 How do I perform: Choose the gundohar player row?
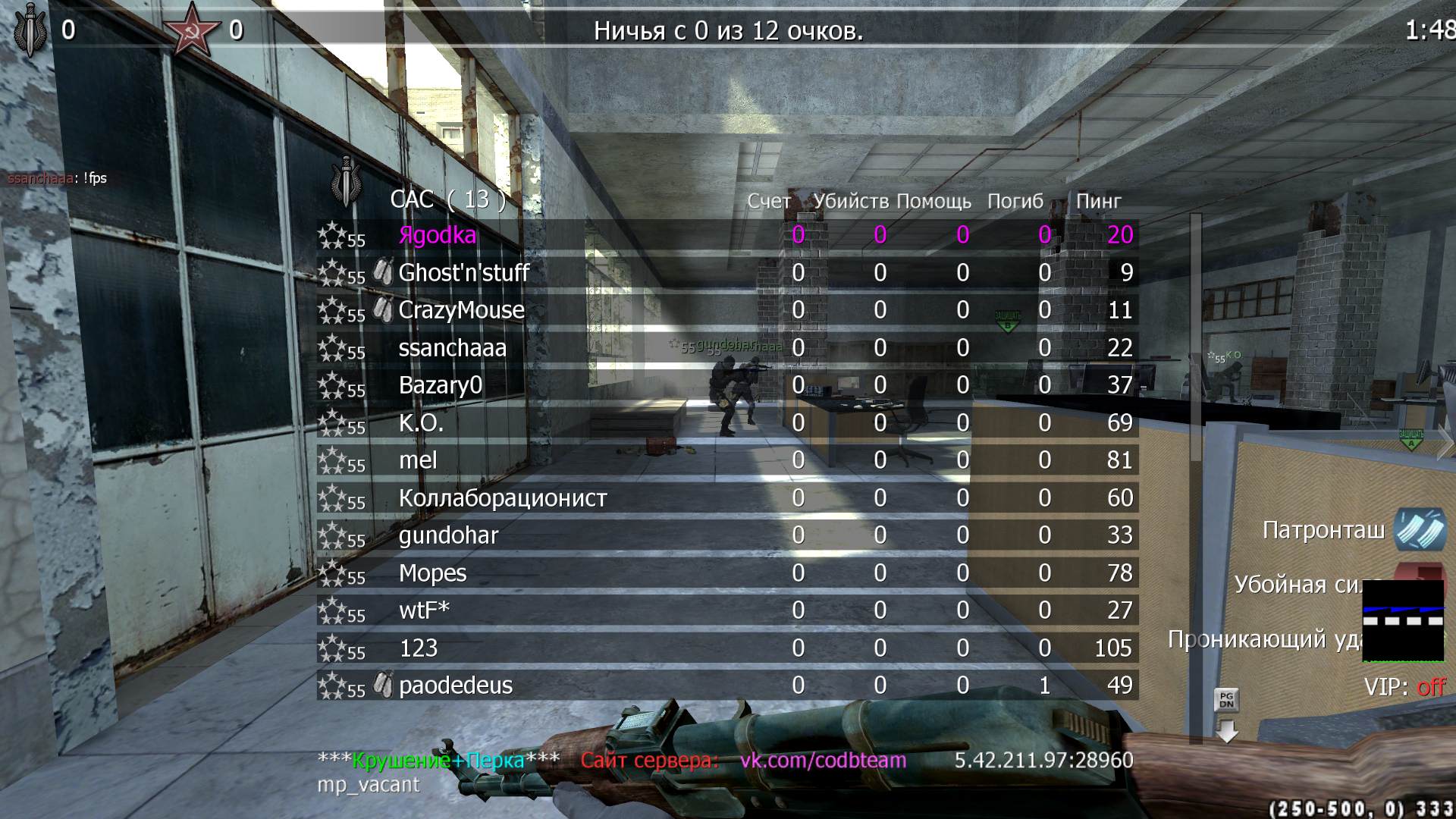(448, 535)
